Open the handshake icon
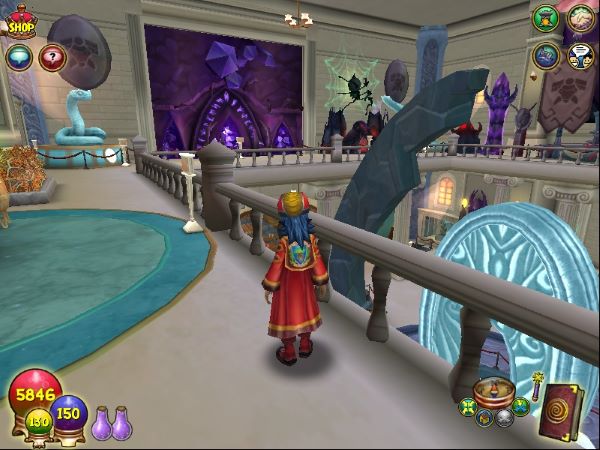Image resolution: width=600 pixels, height=450 pixels. (x=580, y=18)
